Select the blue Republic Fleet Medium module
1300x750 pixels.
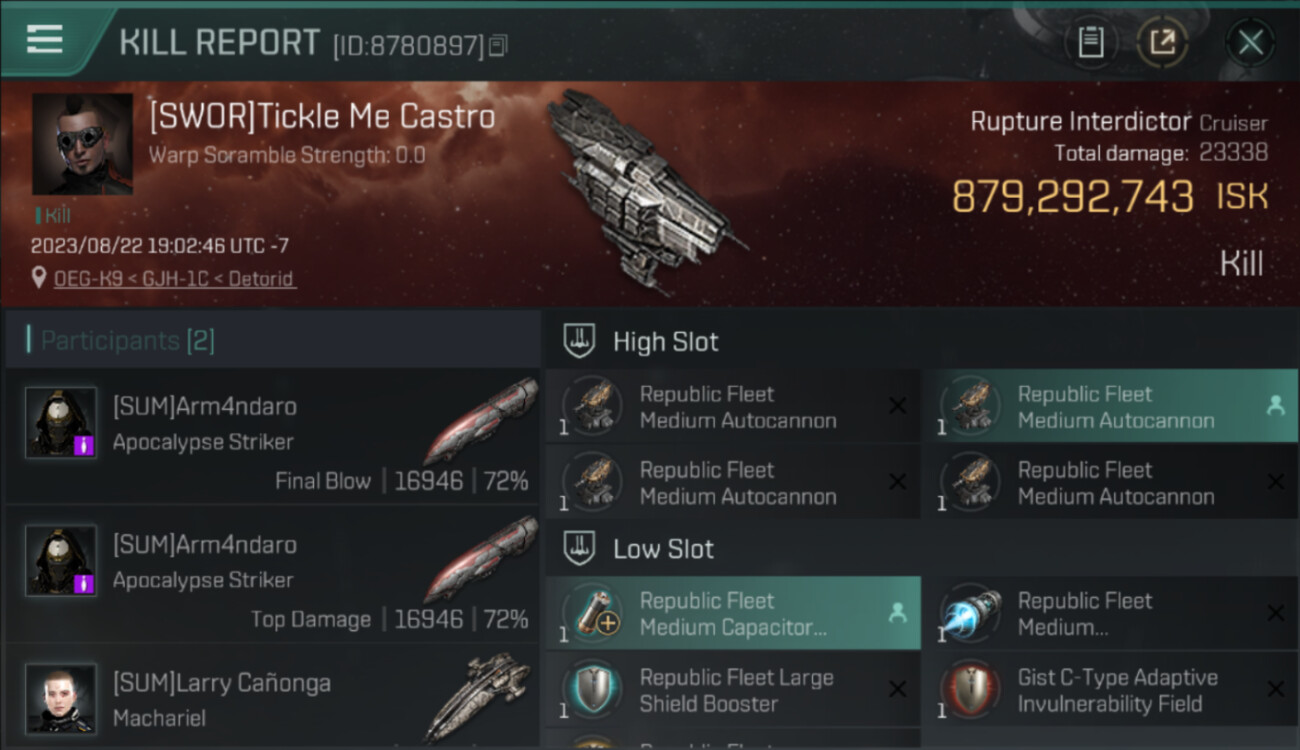(1109, 614)
